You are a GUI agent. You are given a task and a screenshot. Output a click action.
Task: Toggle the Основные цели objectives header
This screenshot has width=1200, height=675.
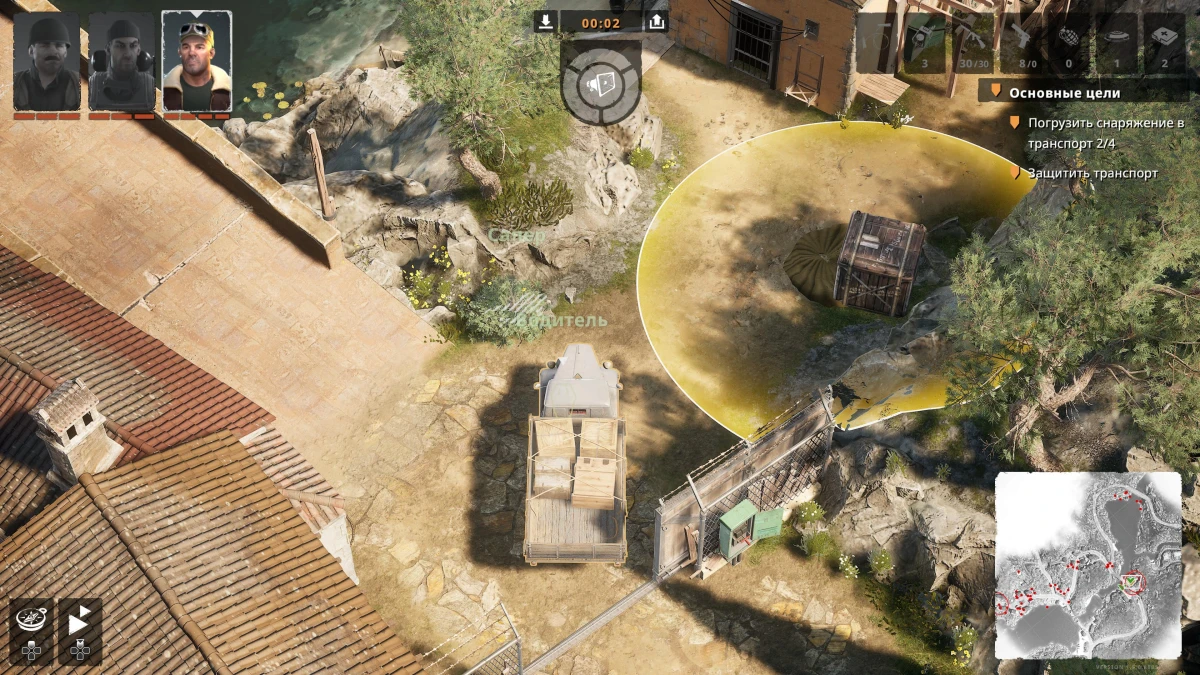pyautogui.click(x=1064, y=93)
